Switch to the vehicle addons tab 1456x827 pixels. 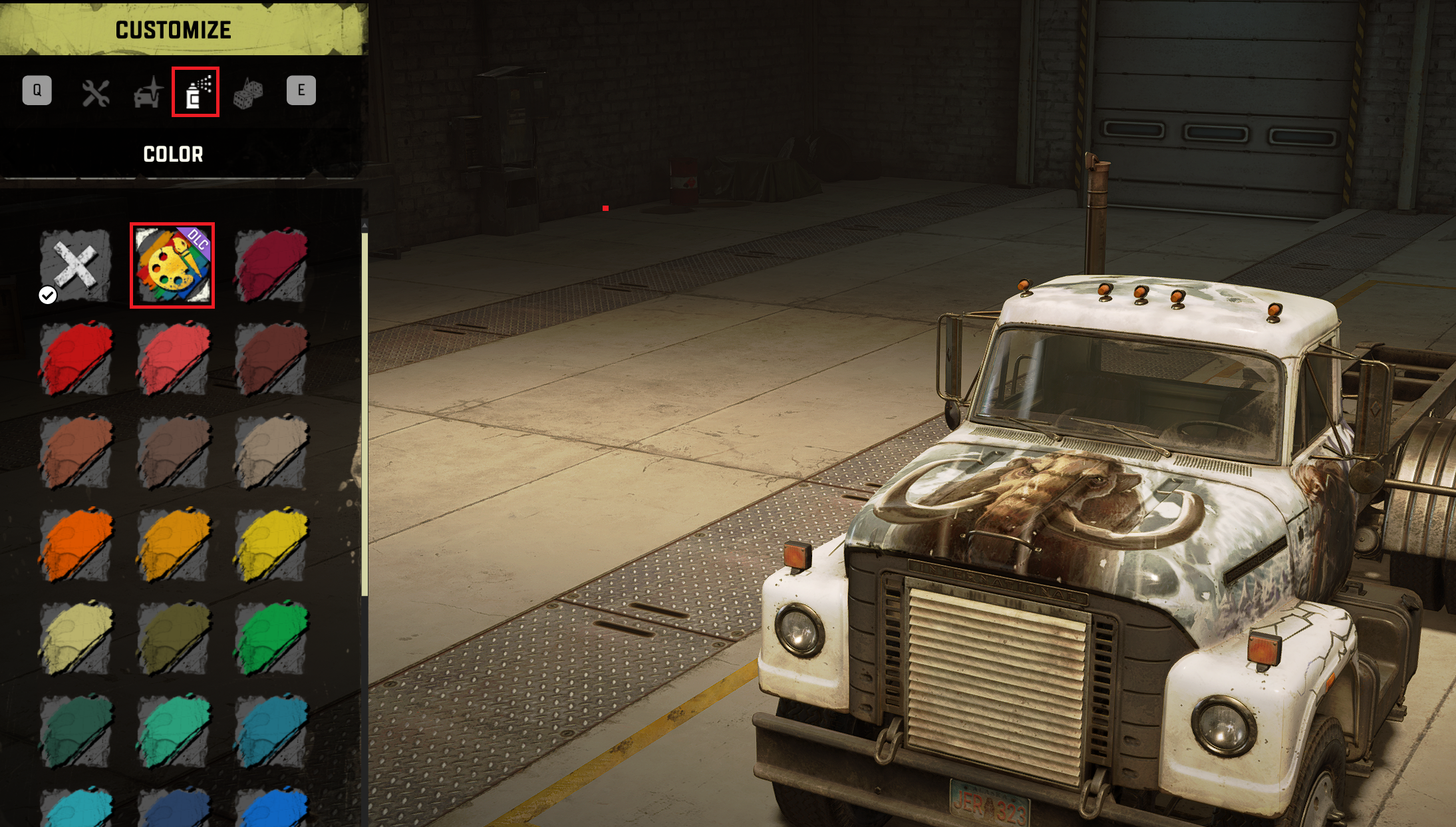(x=148, y=92)
